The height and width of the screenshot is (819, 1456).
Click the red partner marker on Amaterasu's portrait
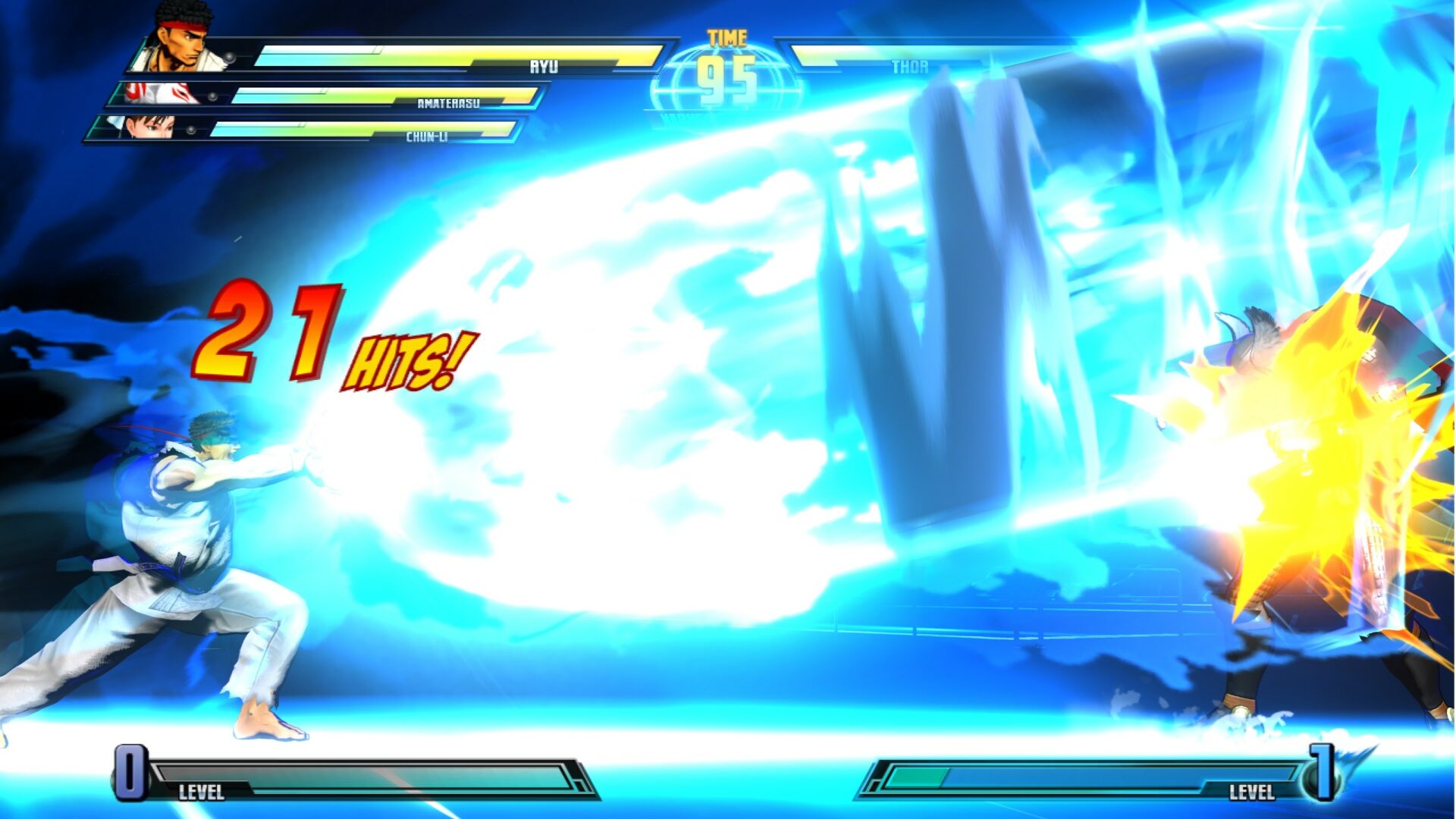click(x=132, y=90)
